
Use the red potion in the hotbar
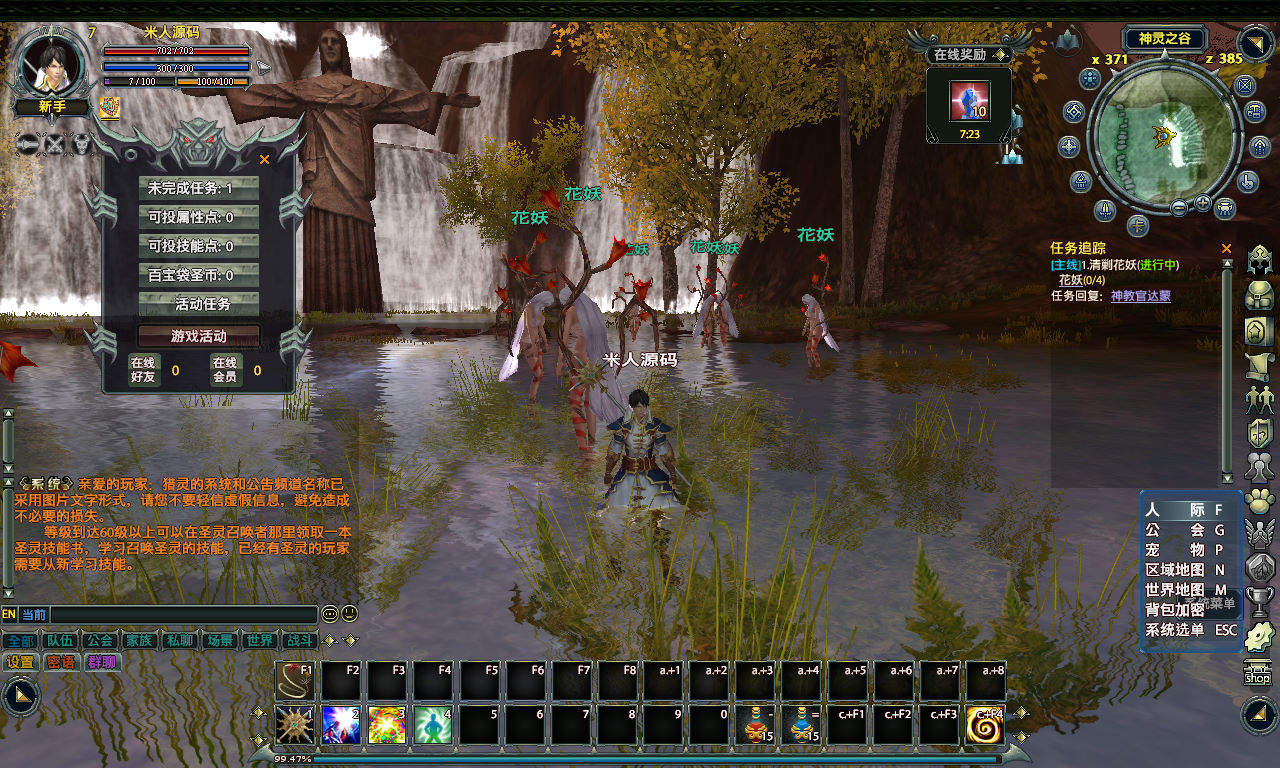755,725
